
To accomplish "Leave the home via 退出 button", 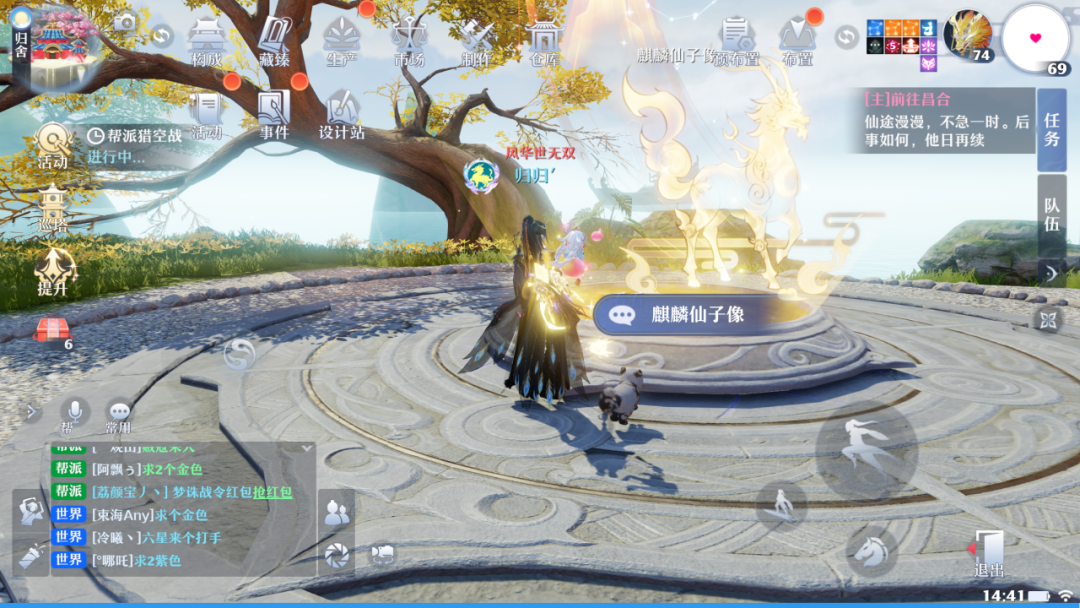I will (988, 552).
